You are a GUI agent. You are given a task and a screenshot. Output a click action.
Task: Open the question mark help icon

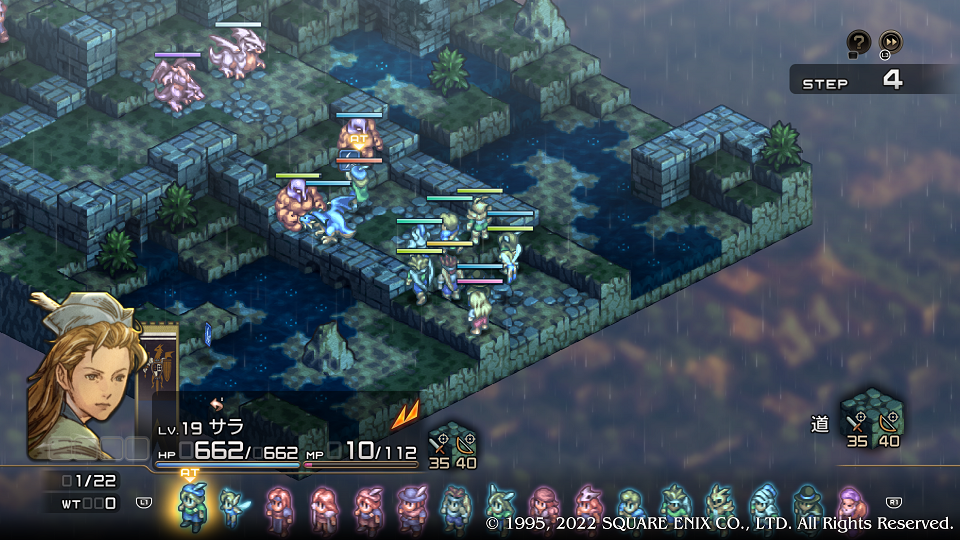point(858,42)
